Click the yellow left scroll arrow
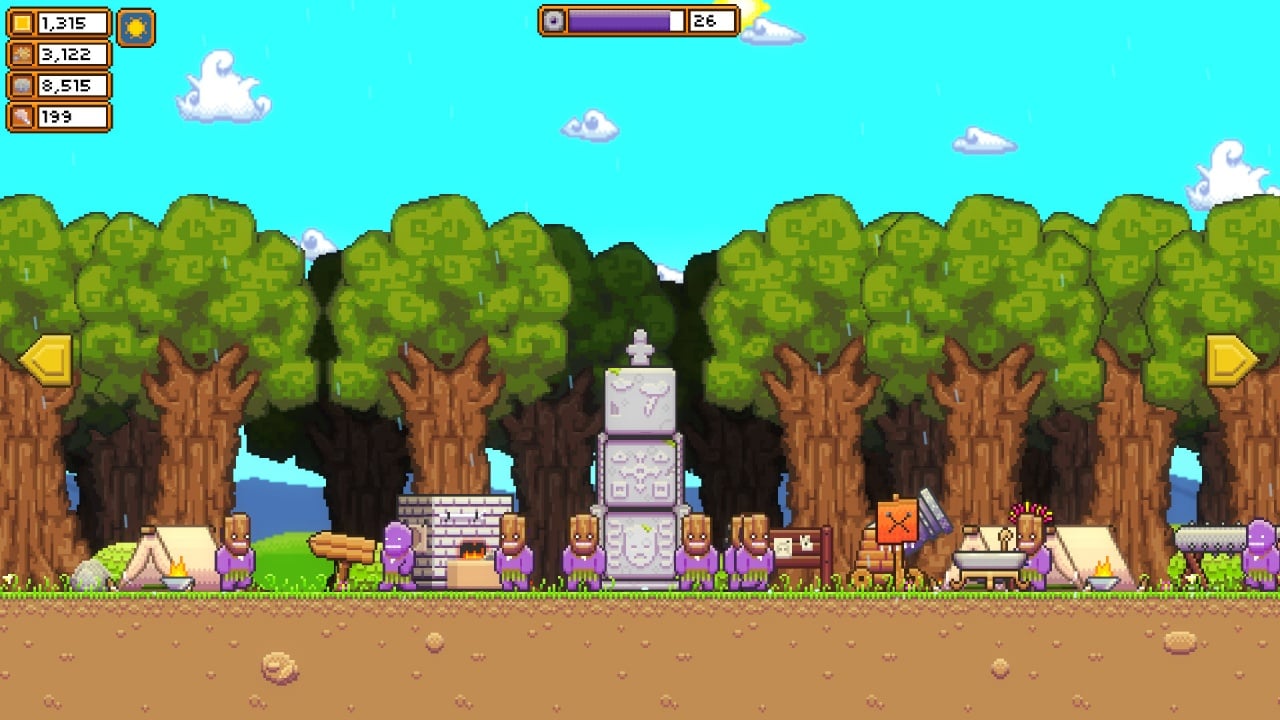Screen dimensions: 1280x720 coord(46,360)
